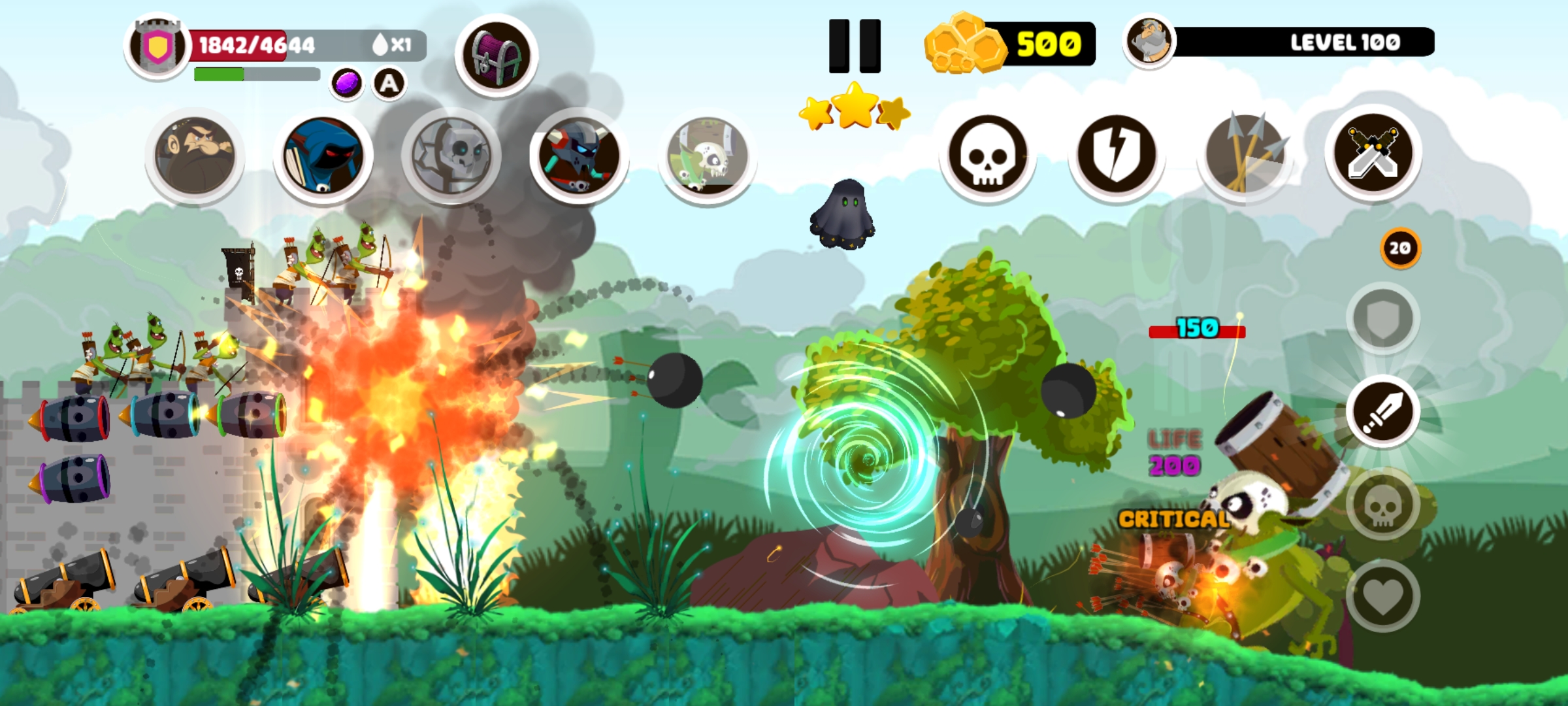Viewport: 1568px width, 706px height.
Task: Choose the blue hooded assassin hero
Action: [323, 157]
